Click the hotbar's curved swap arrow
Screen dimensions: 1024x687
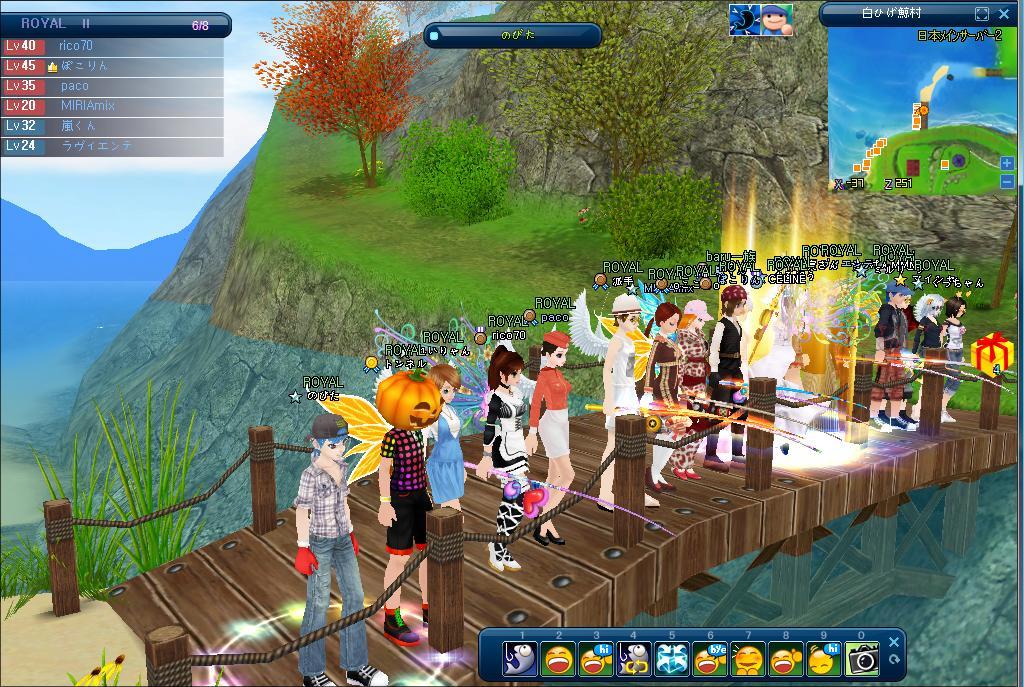(x=895, y=660)
